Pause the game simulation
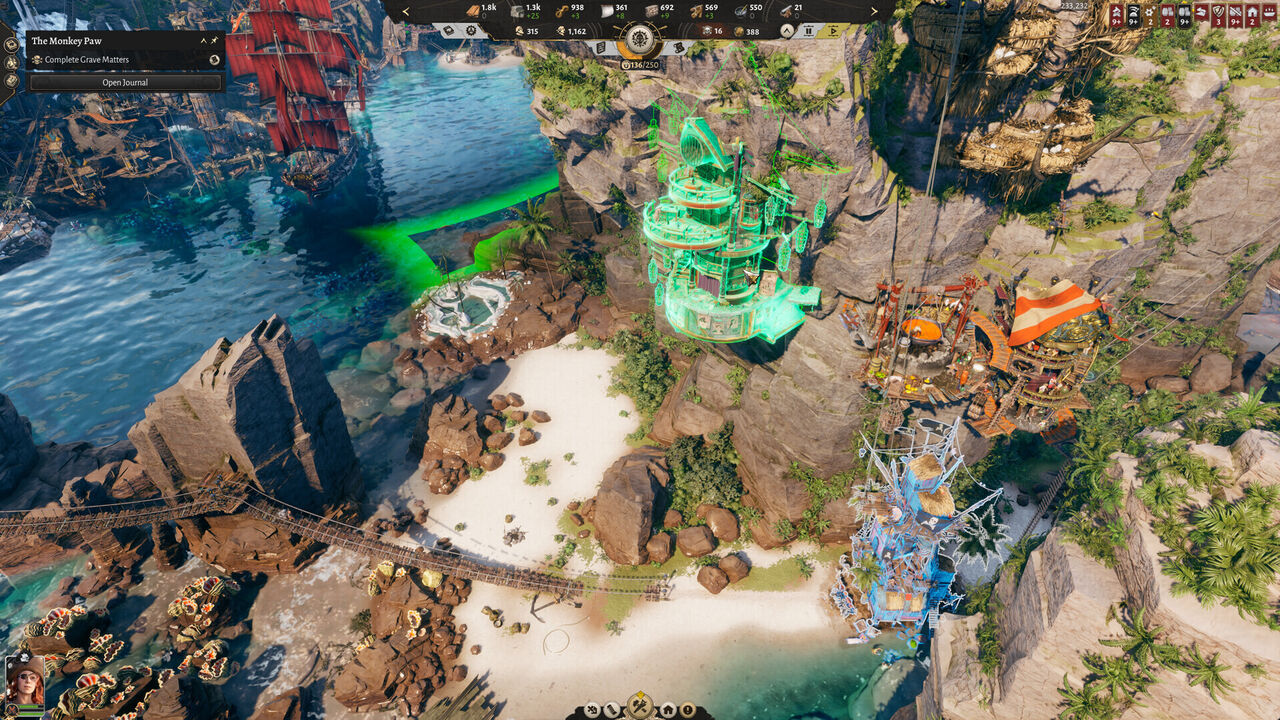 [x=808, y=31]
